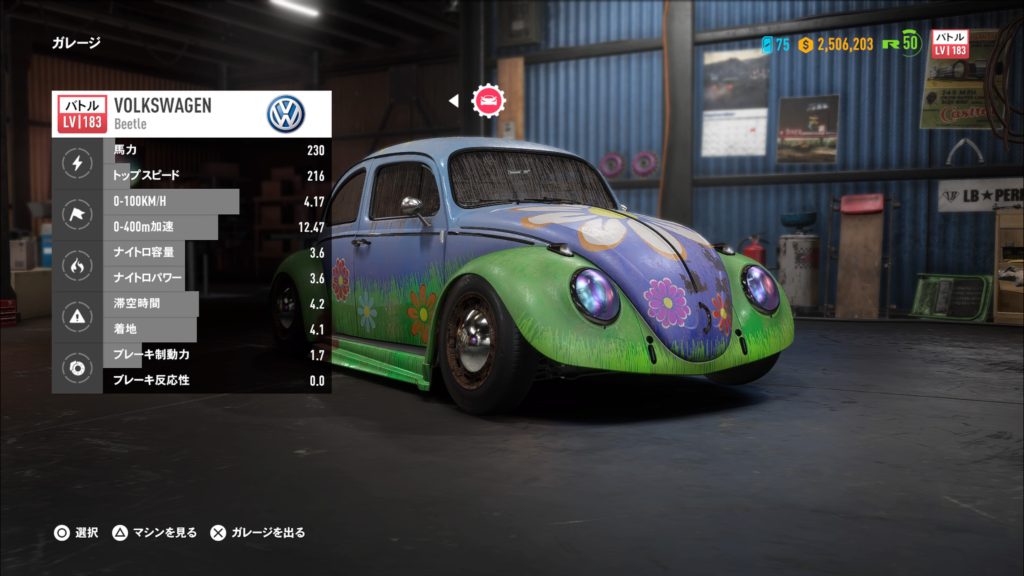The image size is (1024, 576).
Task: Choose the flag acceleration icon
Action: tap(77, 214)
